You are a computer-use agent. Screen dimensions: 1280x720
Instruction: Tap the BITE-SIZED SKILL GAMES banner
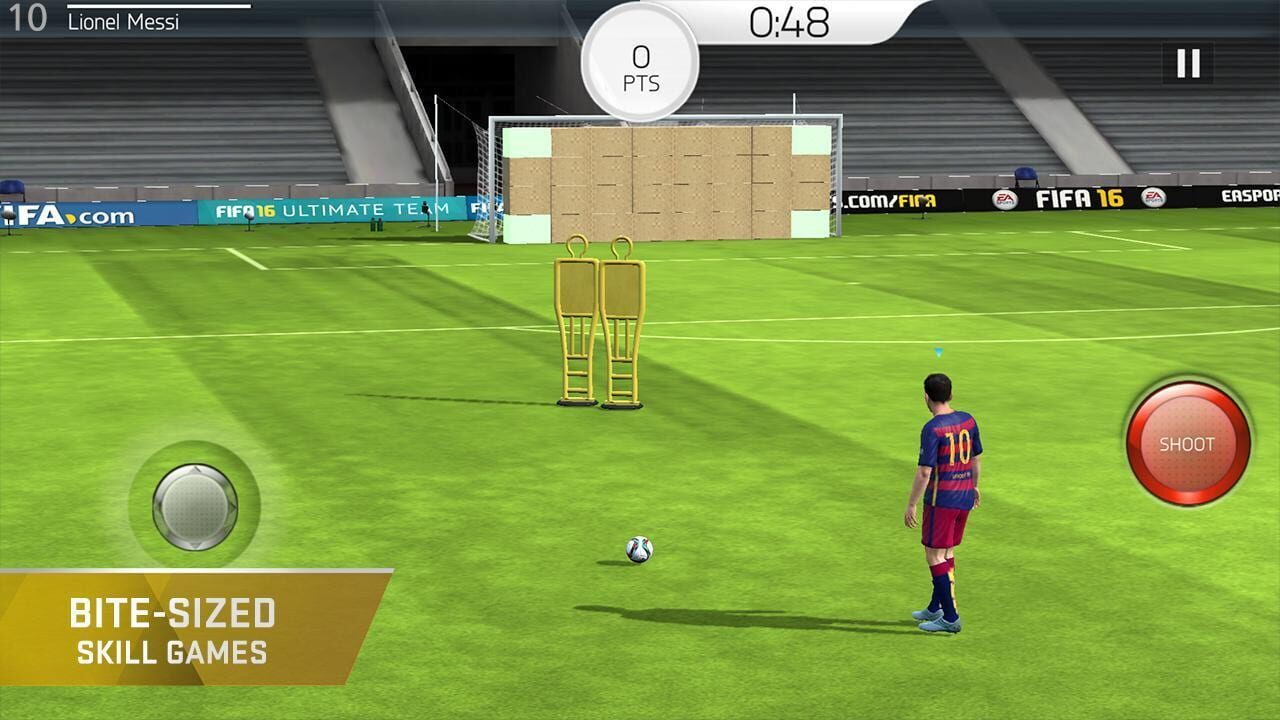172,625
